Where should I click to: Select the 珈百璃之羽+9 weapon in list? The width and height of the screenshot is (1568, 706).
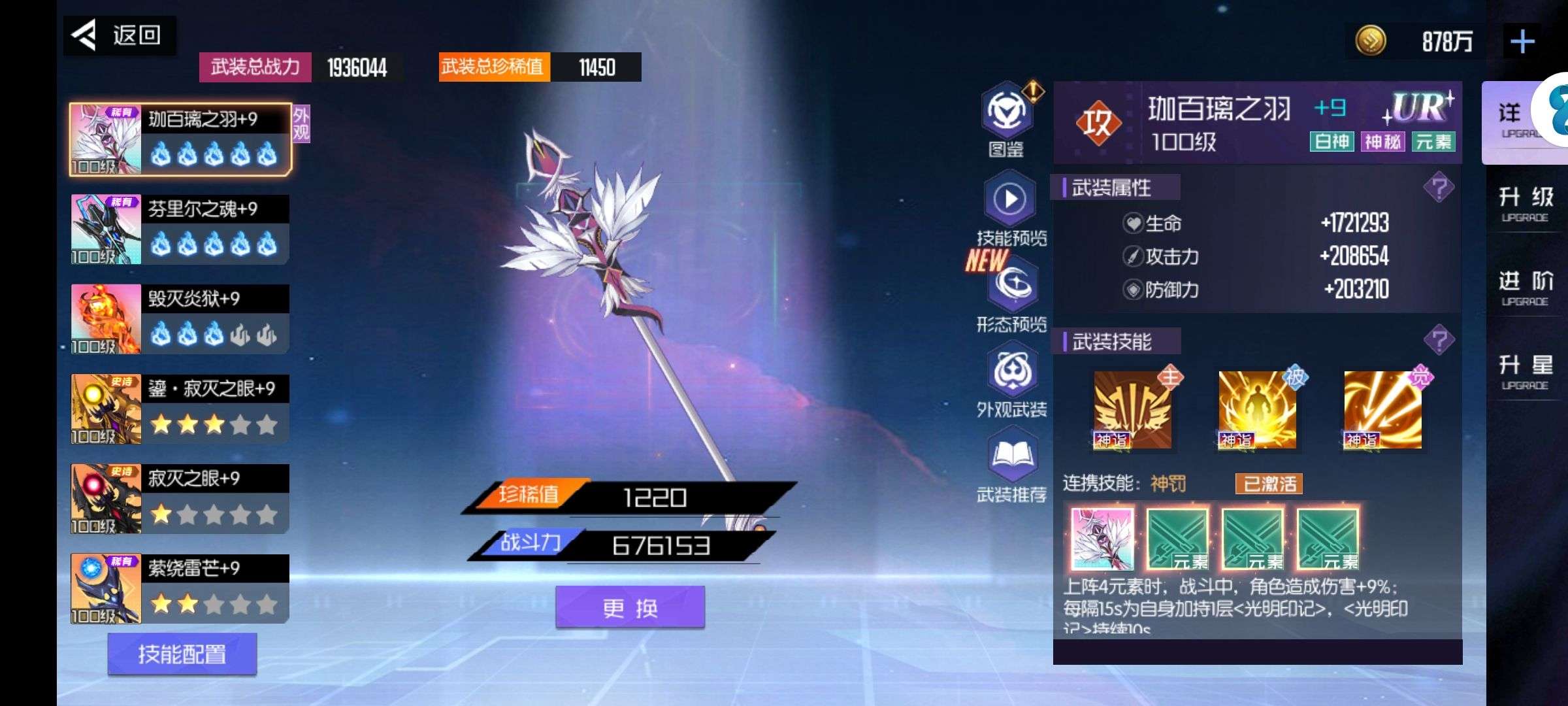coord(180,139)
